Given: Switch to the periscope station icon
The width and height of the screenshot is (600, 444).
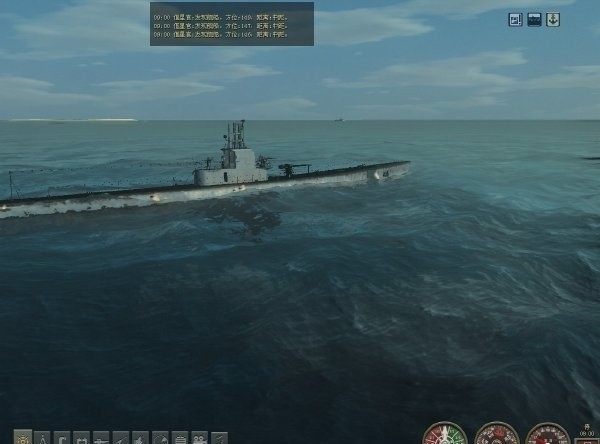Looking at the screenshot, I should pyautogui.click(x=62, y=438).
